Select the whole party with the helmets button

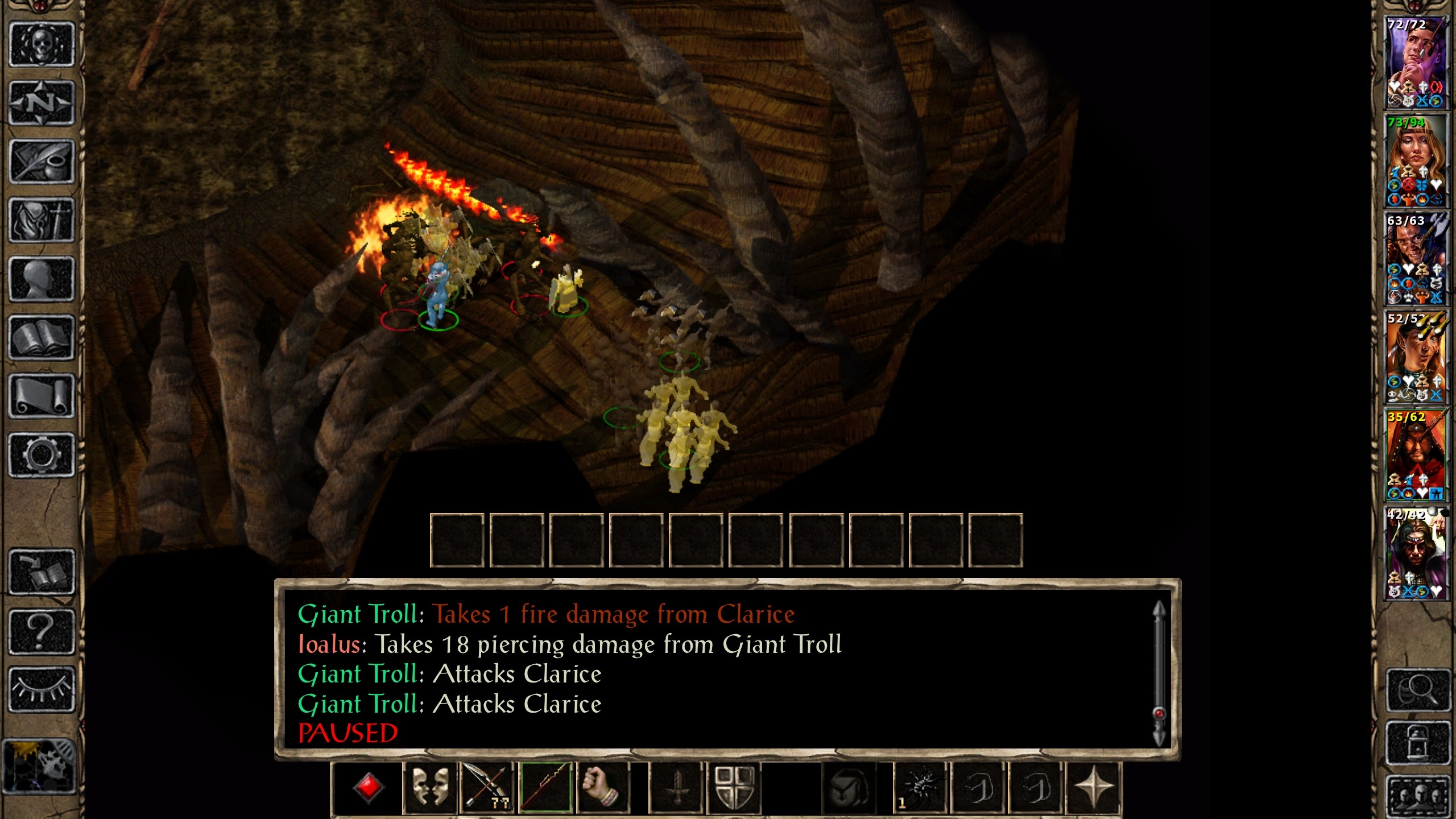[x=1417, y=795]
